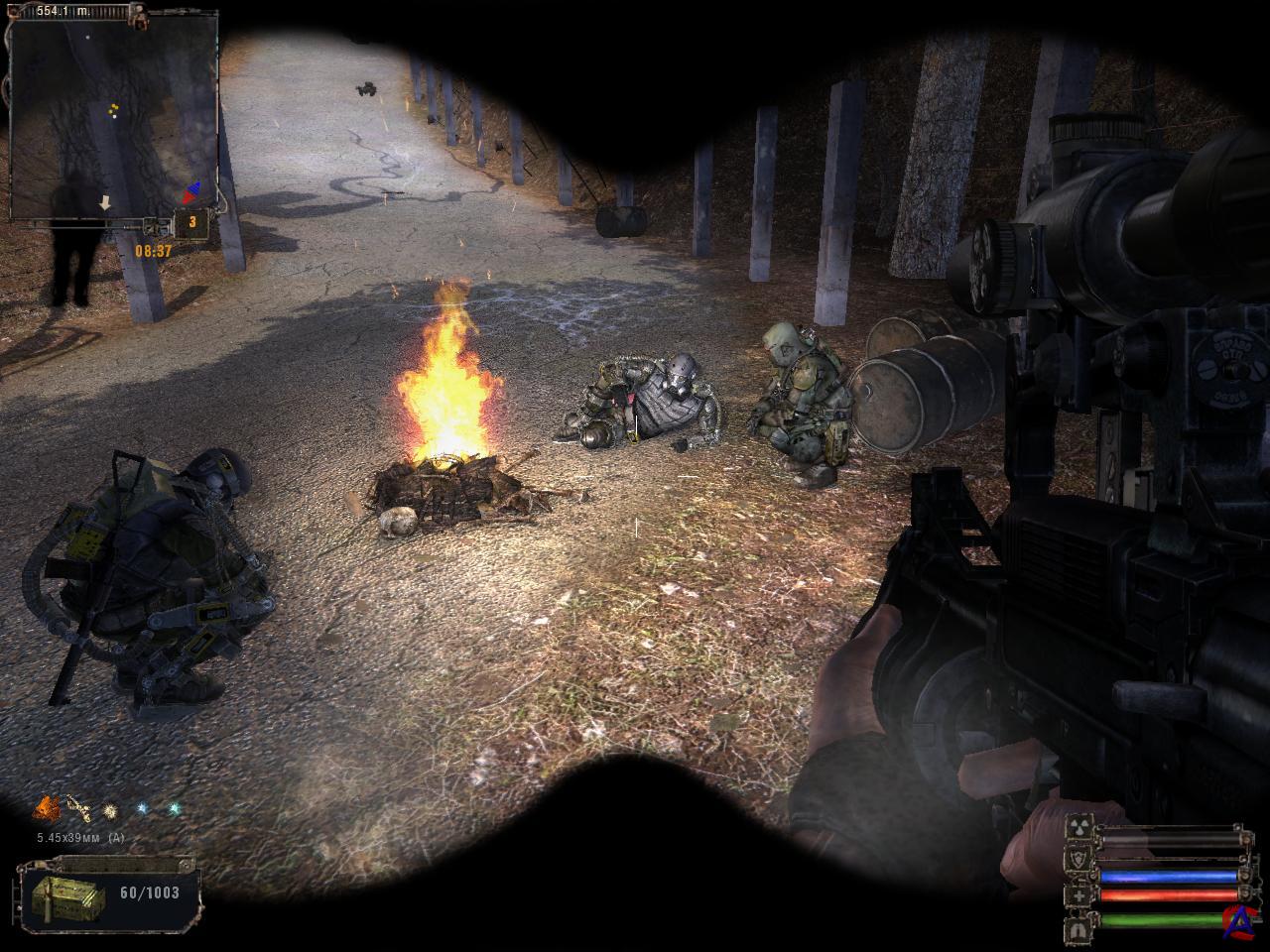This screenshot has width=1270, height=952.
Task: Click the orange number 3 counter box
Action: coord(191,223)
